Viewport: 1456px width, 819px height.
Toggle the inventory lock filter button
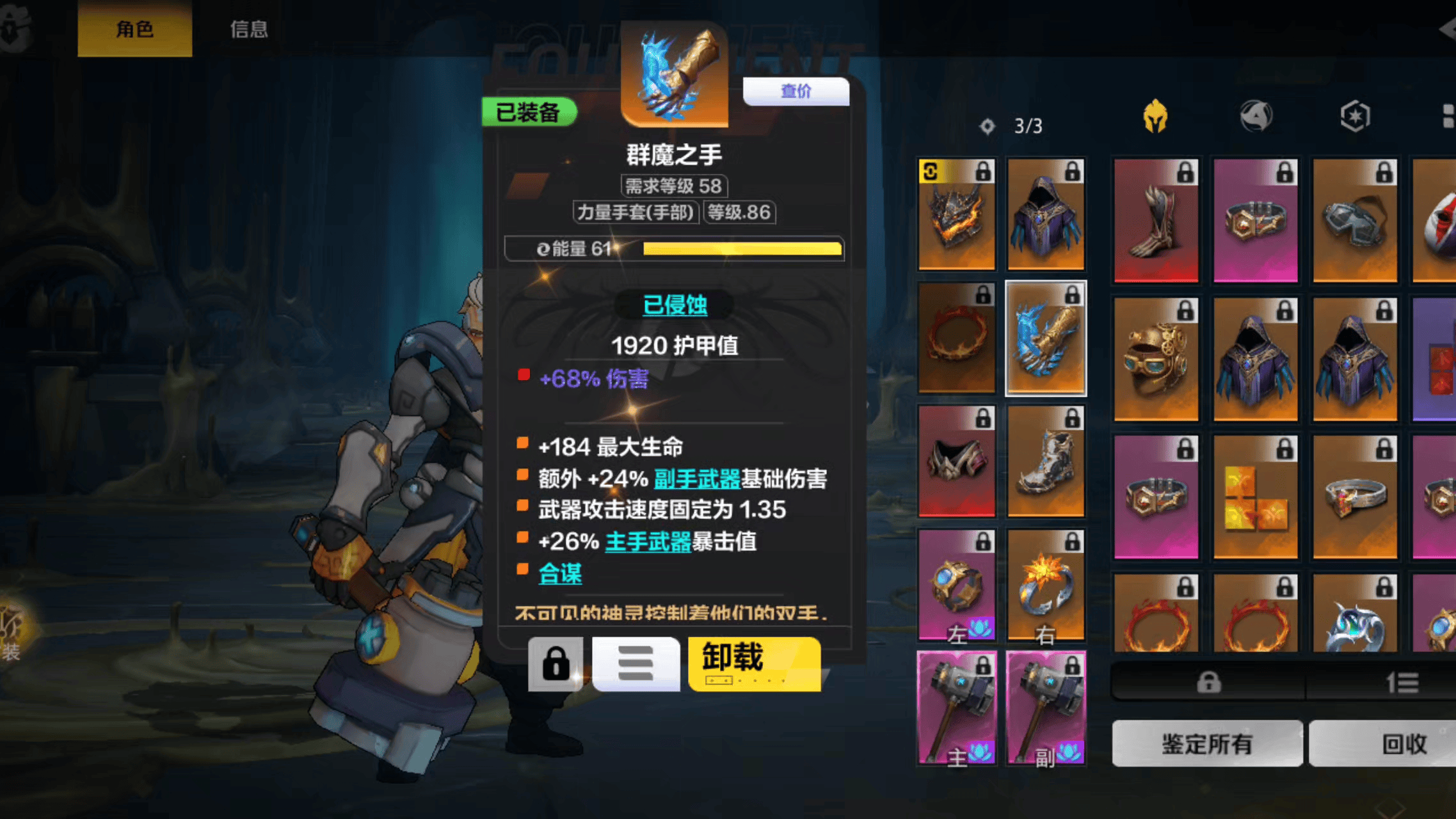click(x=1208, y=683)
